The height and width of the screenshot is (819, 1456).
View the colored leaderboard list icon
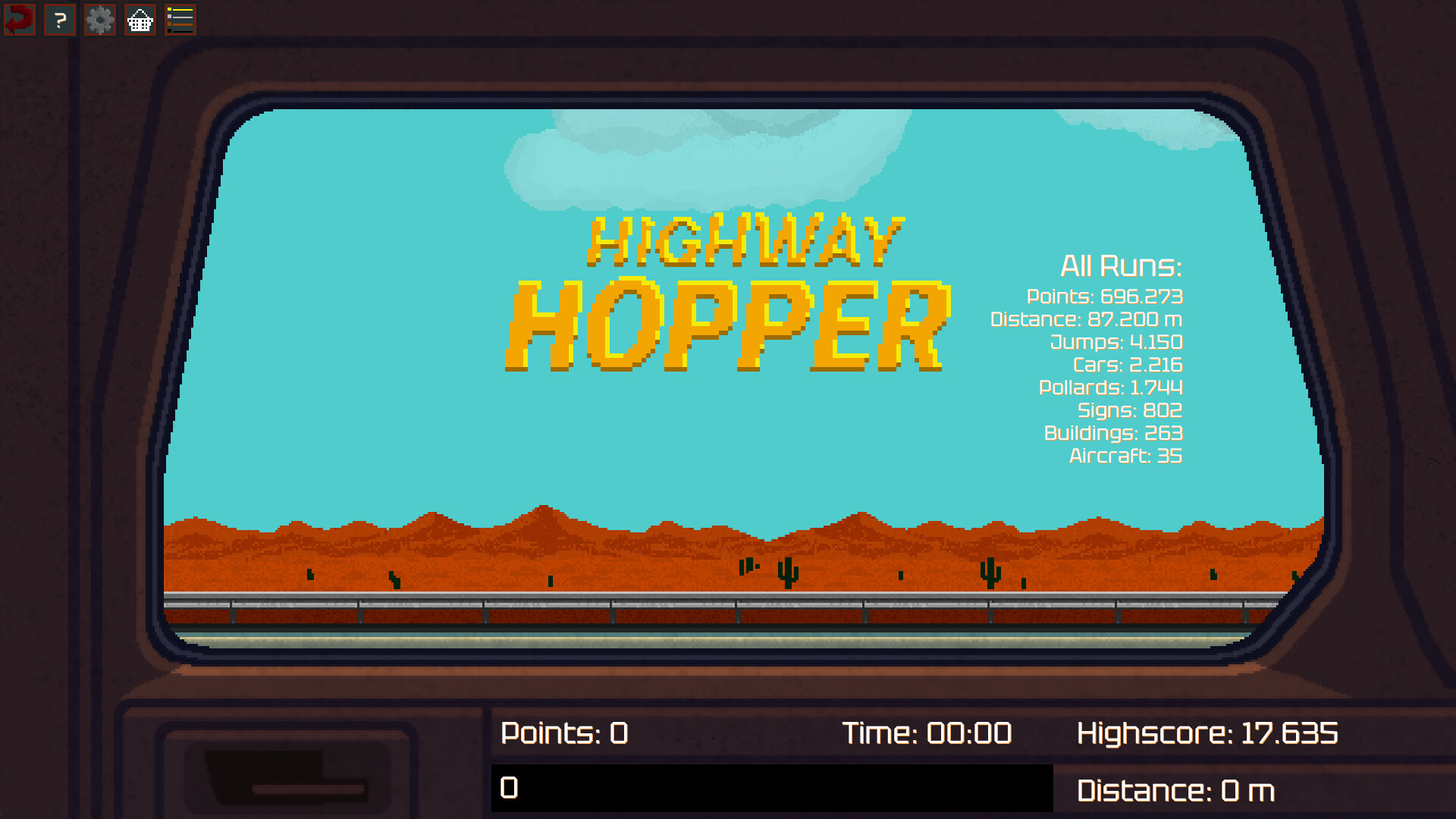(180, 20)
